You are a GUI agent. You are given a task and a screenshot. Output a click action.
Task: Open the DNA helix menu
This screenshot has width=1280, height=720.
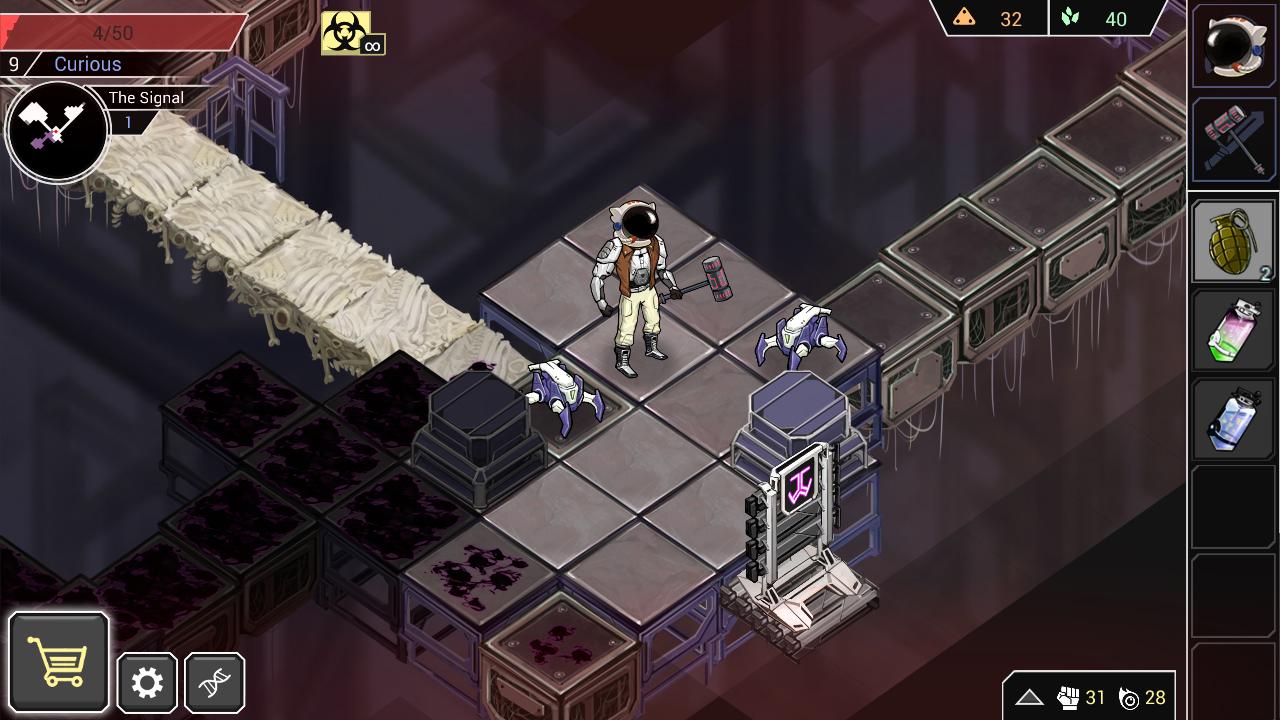click(x=214, y=683)
